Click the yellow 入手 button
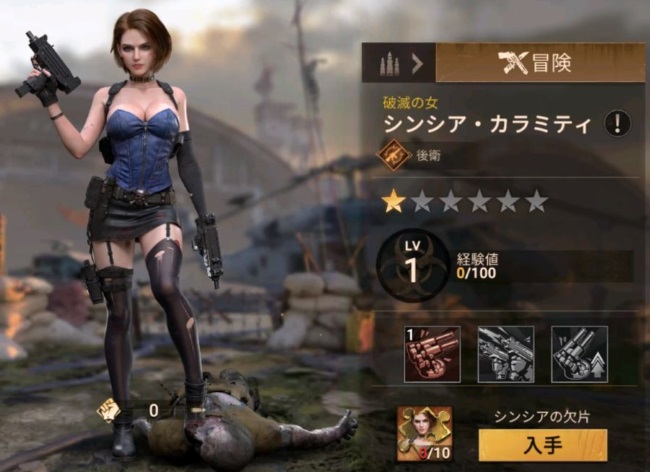Viewport: 650px width, 472px height. pyautogui.click(x=542, y=444)
